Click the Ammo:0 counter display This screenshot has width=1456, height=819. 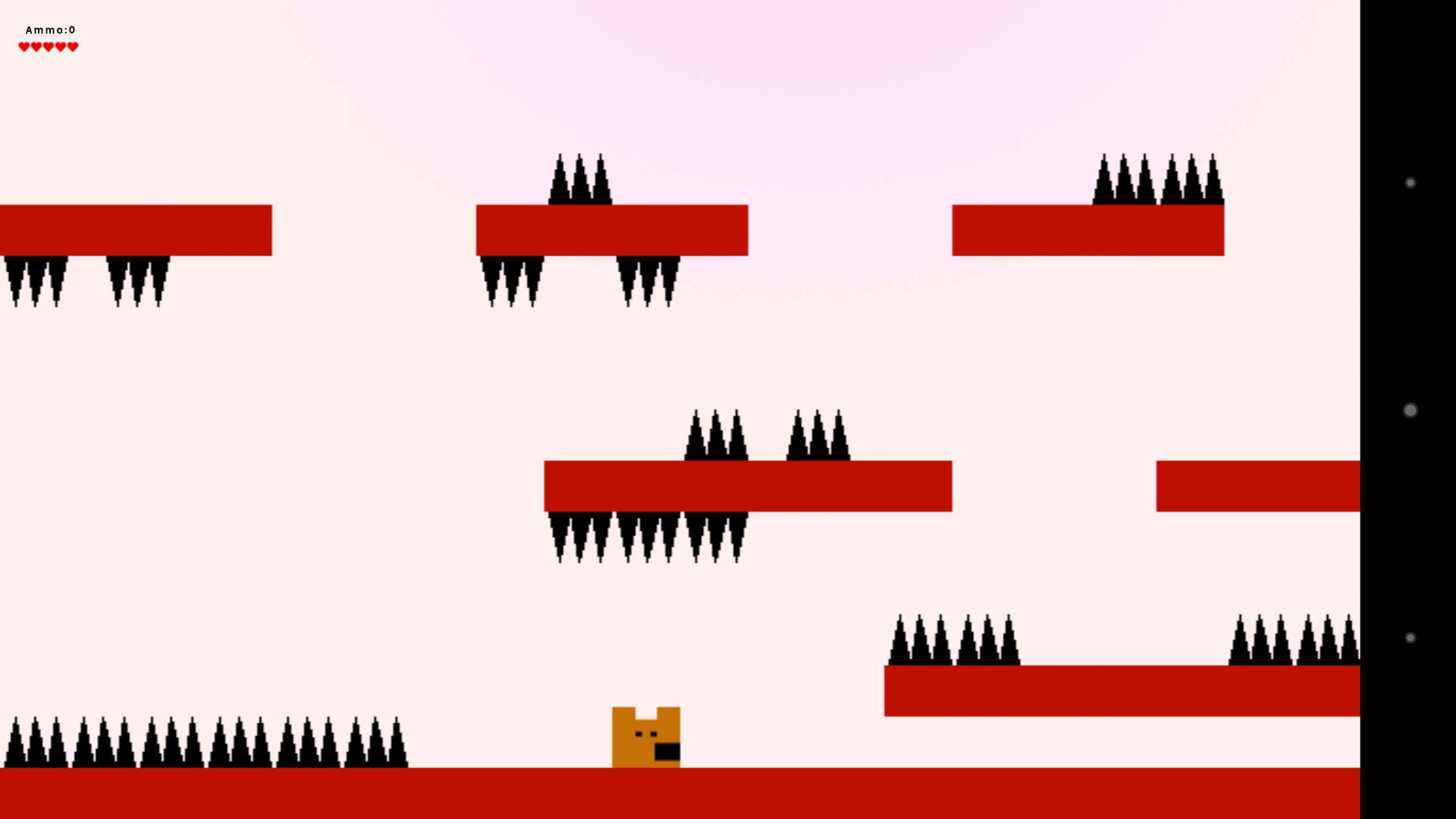pyautogui.click(x=50, y=30)
